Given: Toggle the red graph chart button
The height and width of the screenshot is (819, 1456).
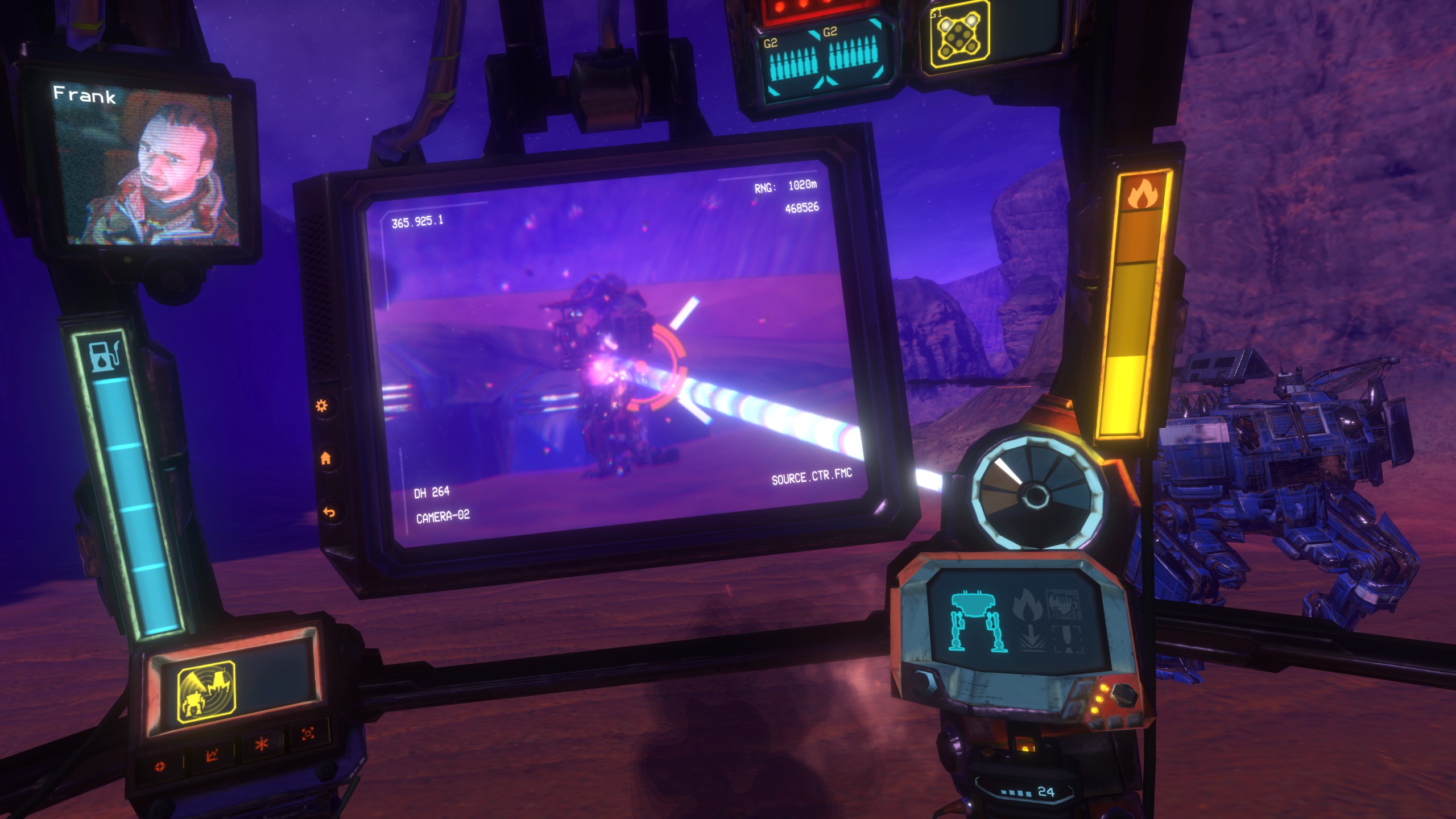Looking at the screenshot, I should (x=212, y=755).
